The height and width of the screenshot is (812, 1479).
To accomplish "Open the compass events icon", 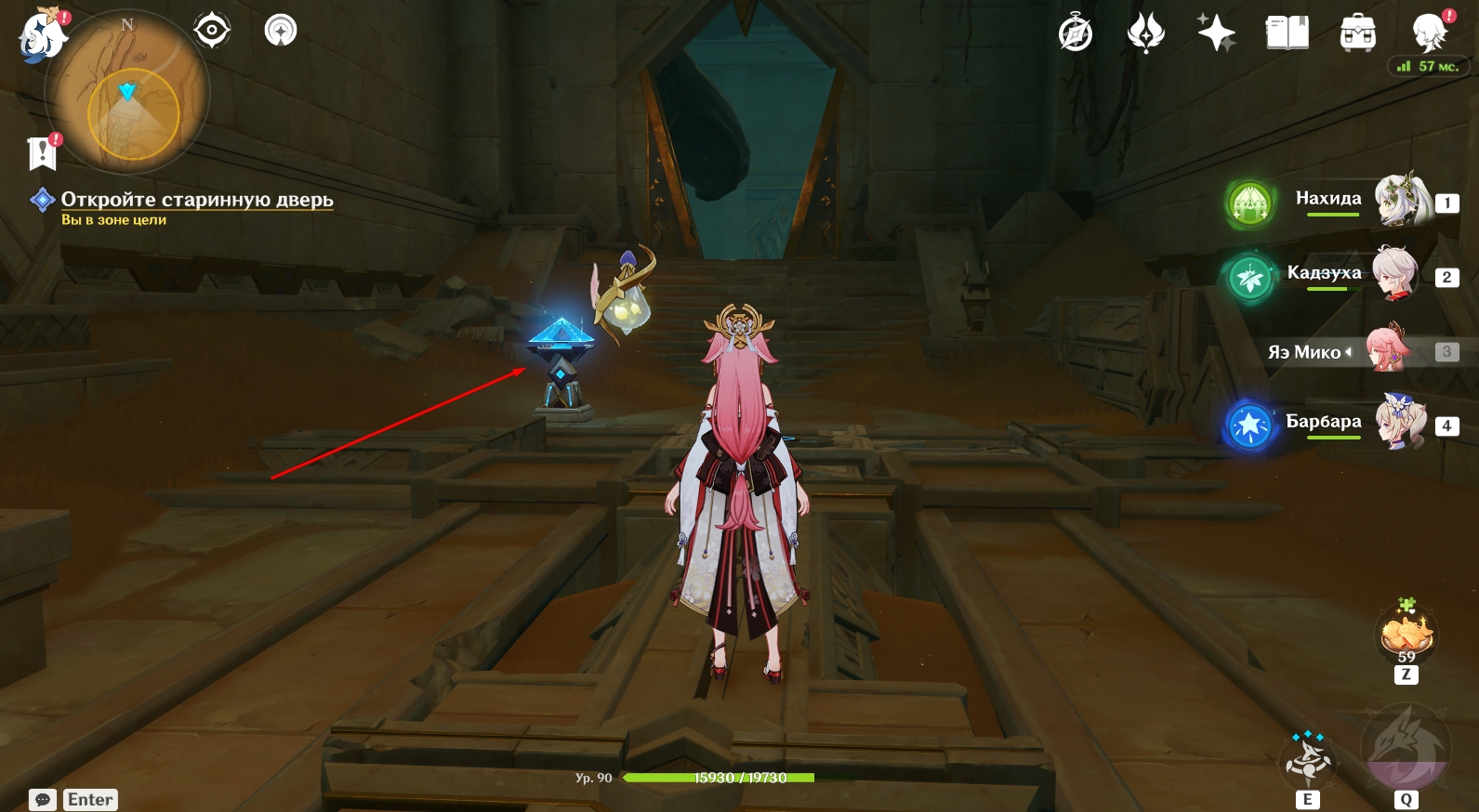I will (1076, 33).
